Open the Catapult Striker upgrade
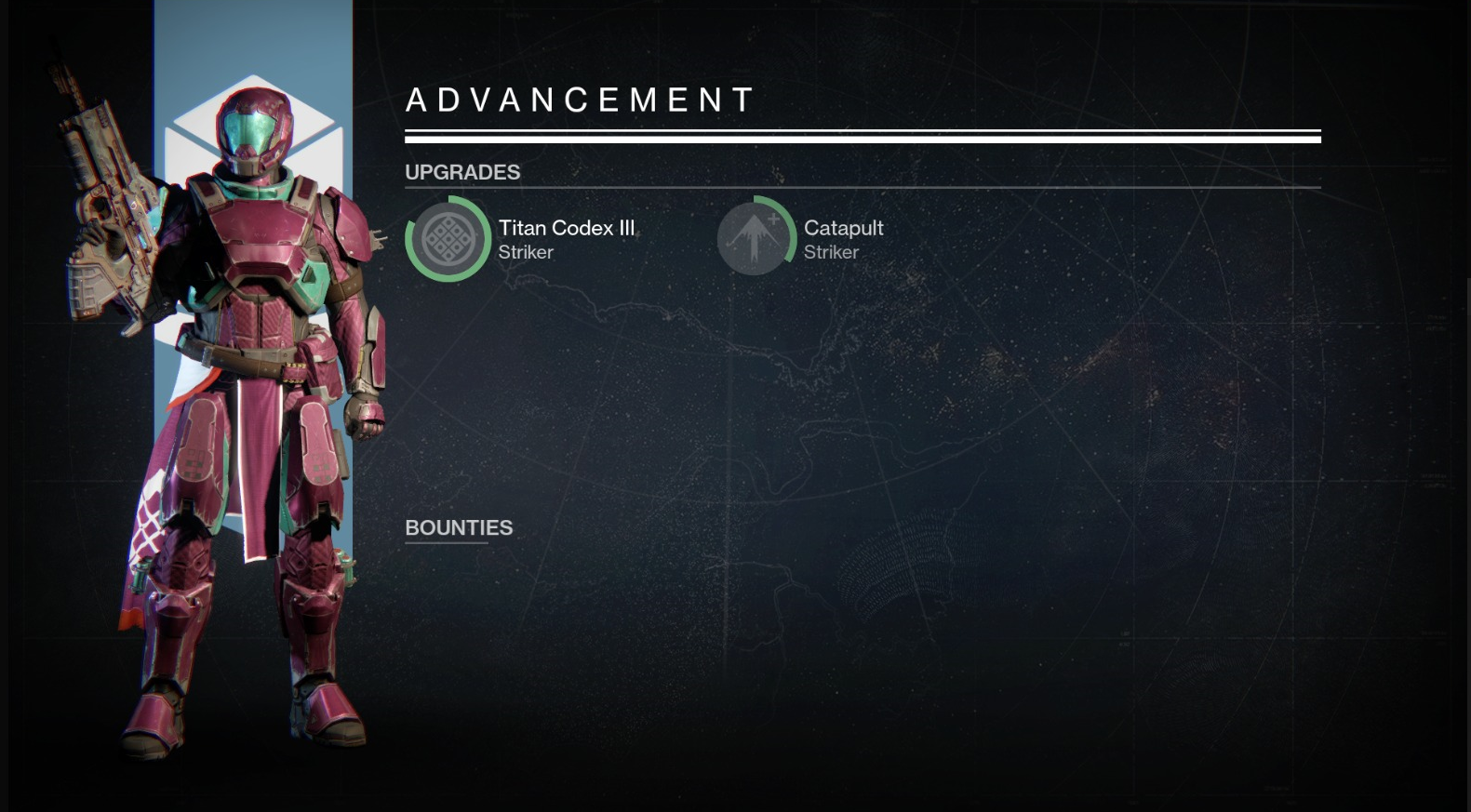The height and width of the screenshot is (812, 1471). [x=755, y=238]
